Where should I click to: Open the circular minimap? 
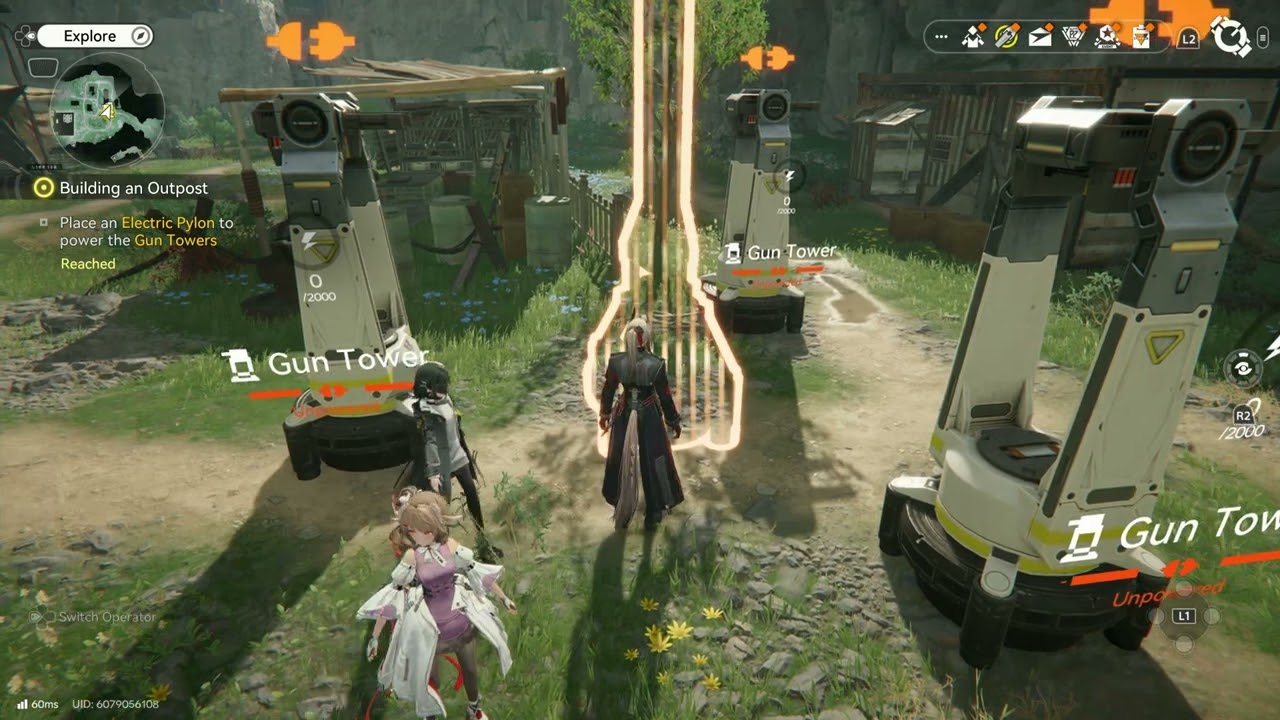(x=106, y=110)
